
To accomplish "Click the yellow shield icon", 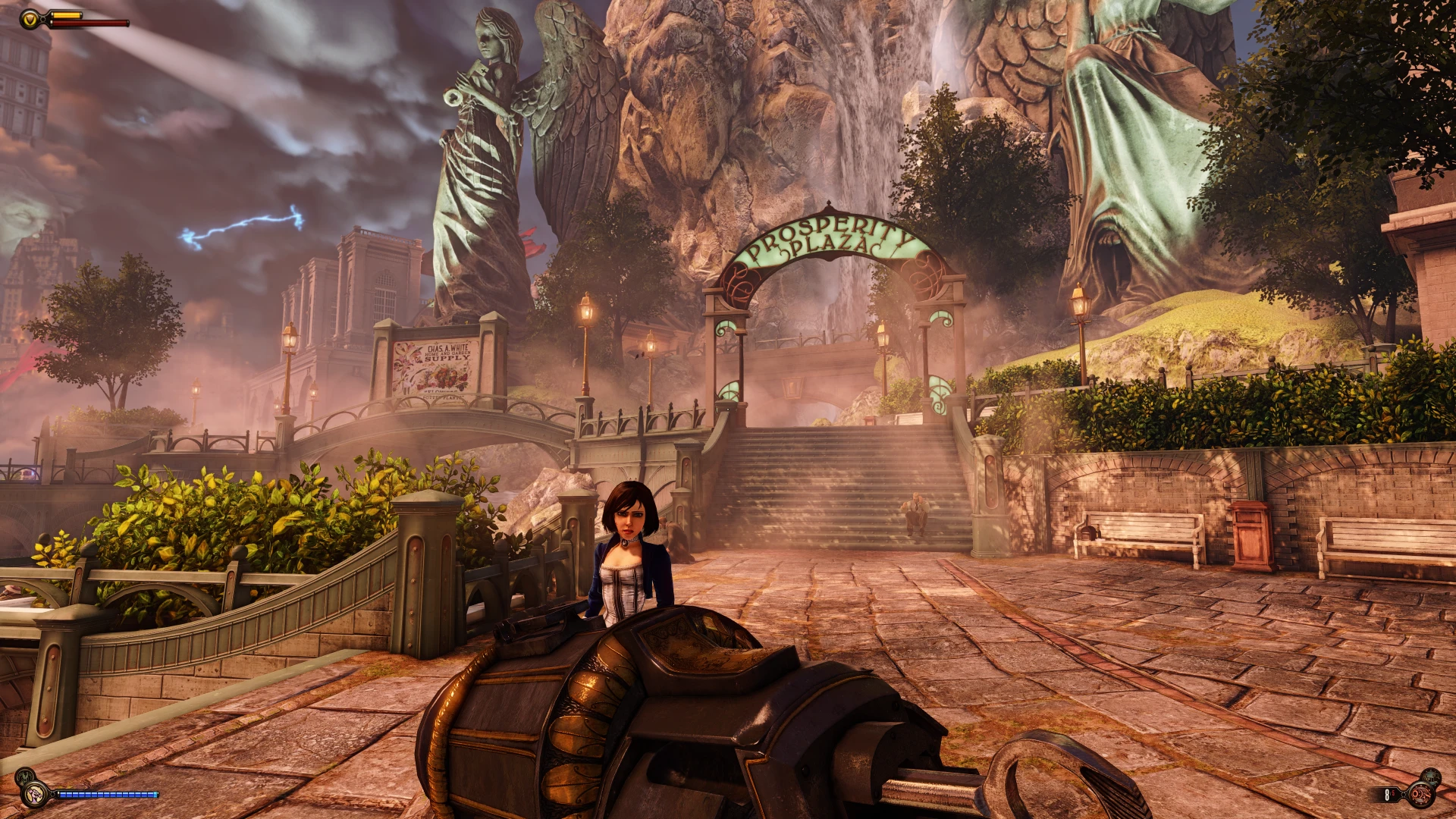I will click(30, 19).
